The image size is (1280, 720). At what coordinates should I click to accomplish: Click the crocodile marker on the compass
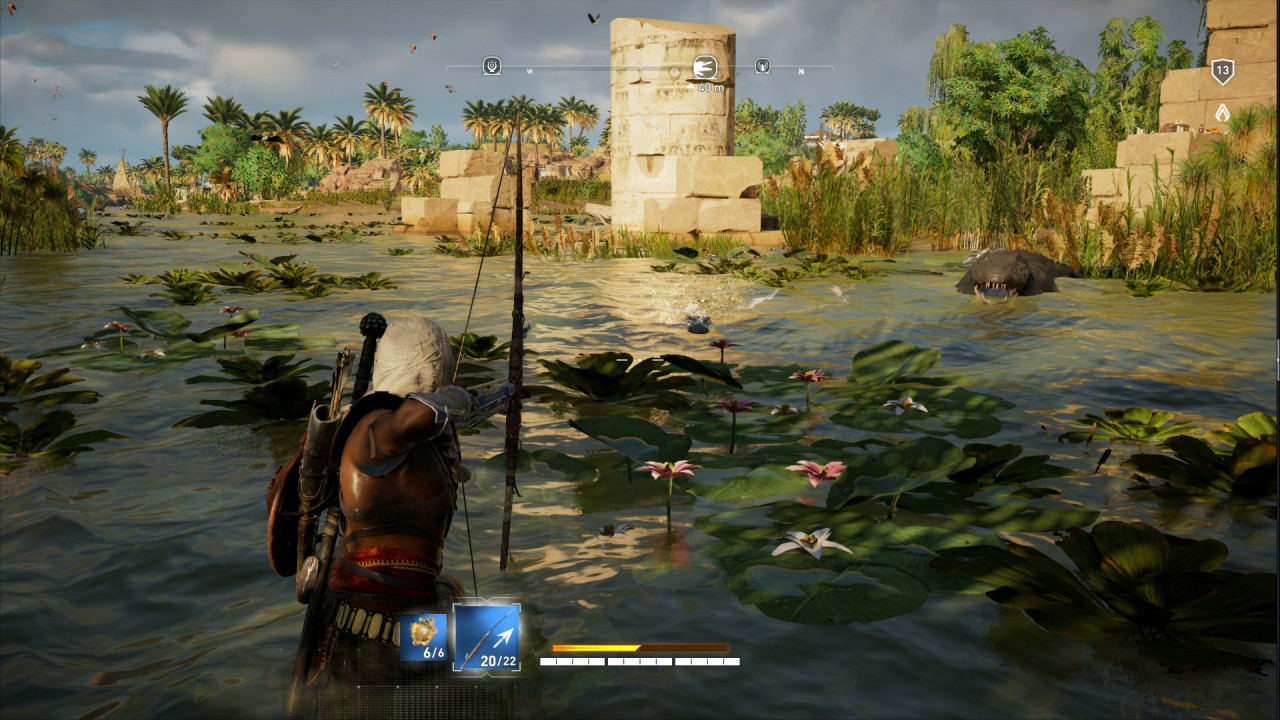click(705, 67)
